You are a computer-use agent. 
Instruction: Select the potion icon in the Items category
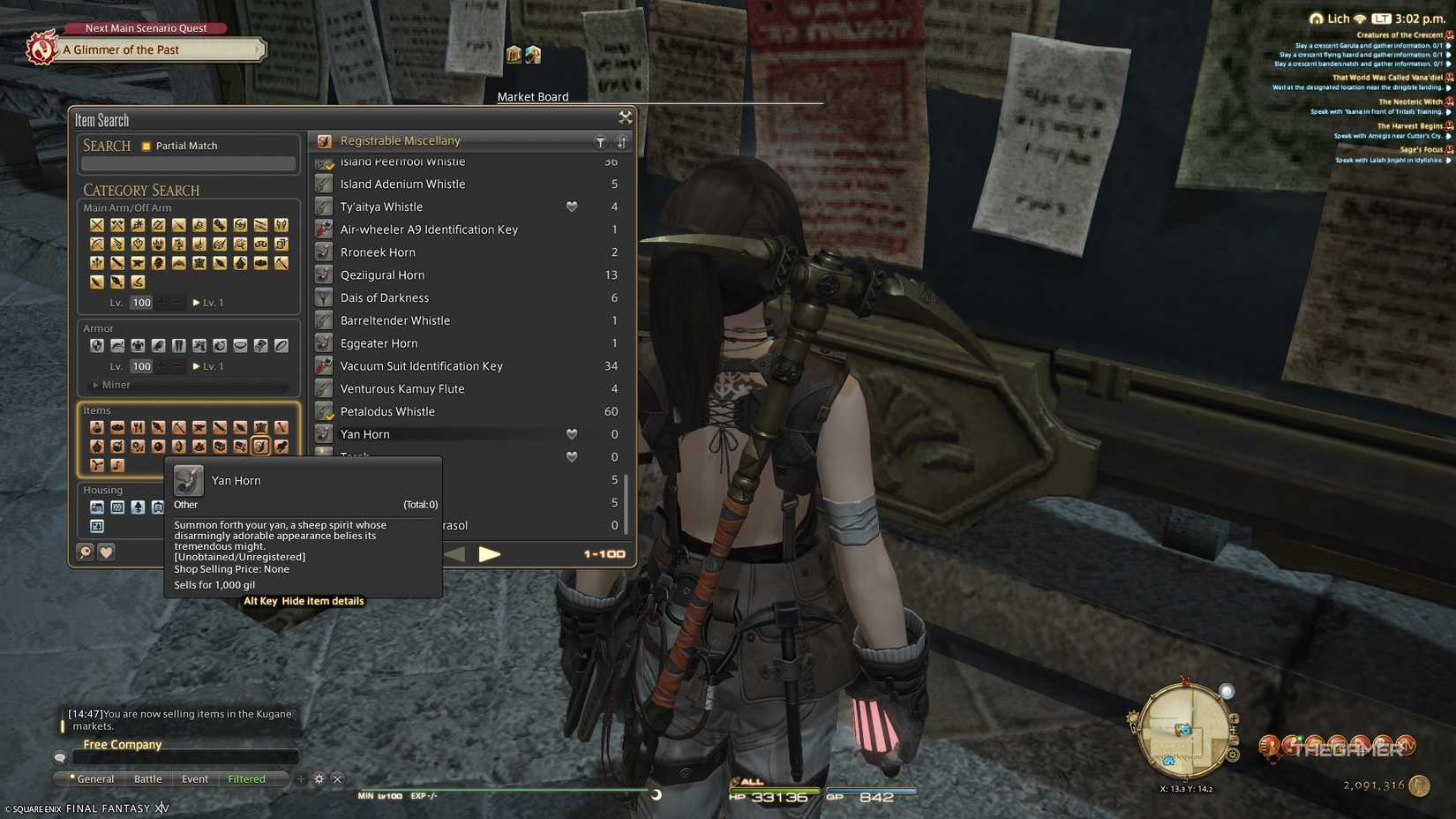coord(97,427)
